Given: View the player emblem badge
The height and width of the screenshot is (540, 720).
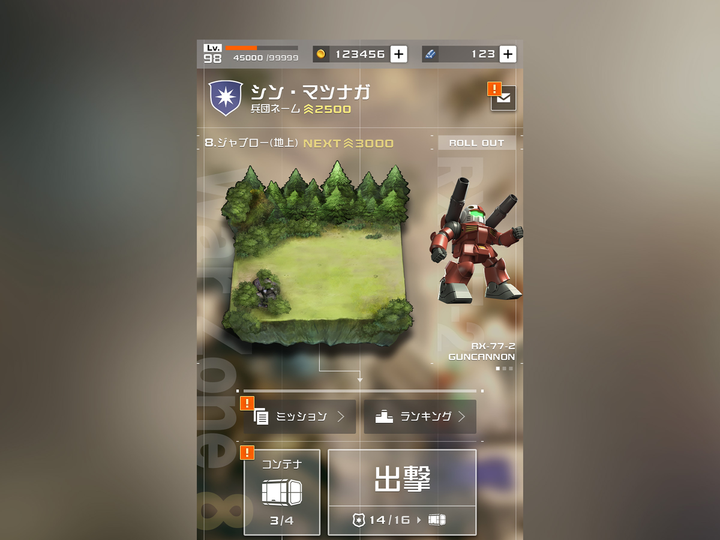Looking at the screenshot, I should (x=225, y=98).
